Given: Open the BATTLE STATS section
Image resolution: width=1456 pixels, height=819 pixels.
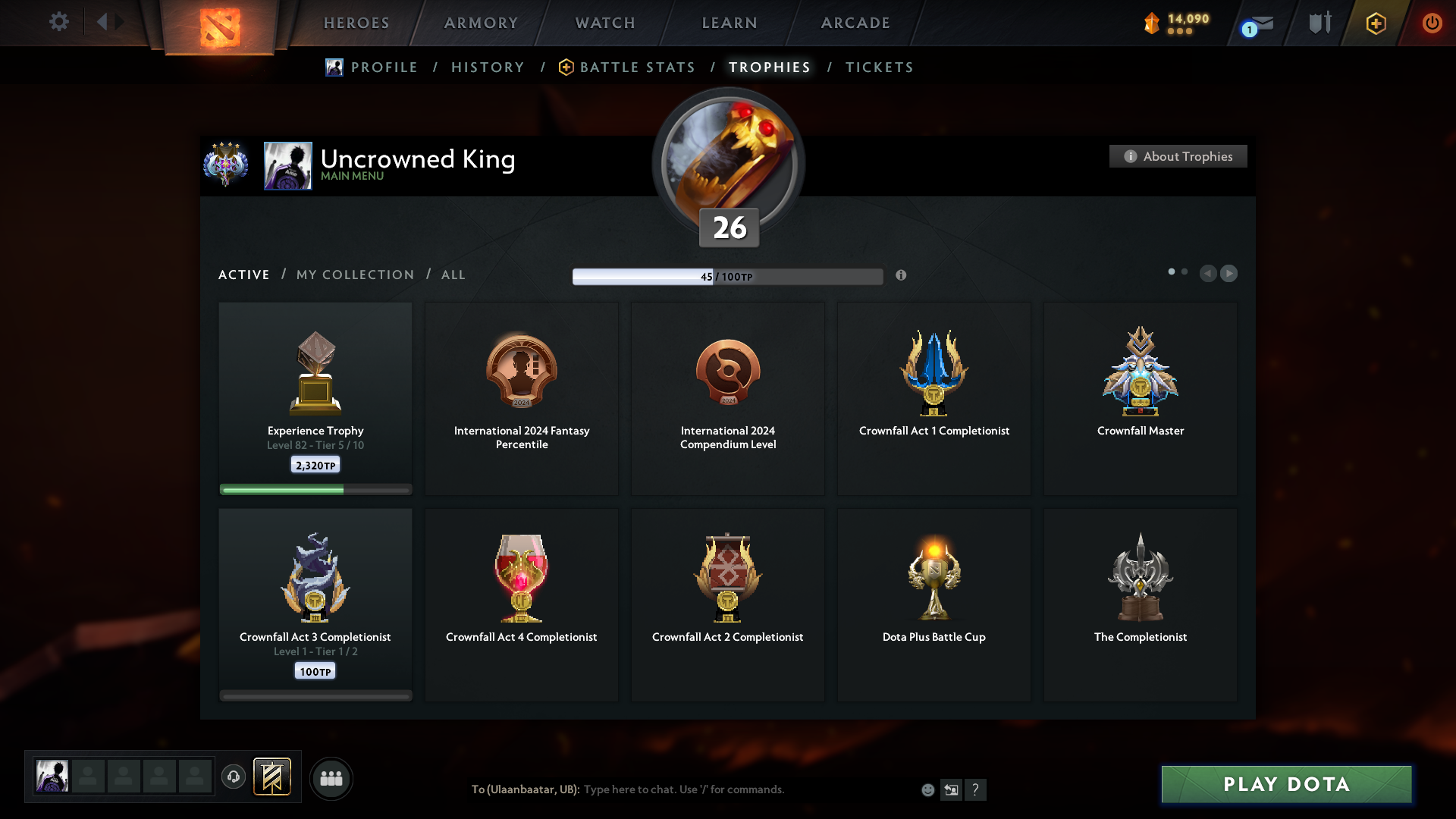Looking at the screenshot, I should click(637, 67).
